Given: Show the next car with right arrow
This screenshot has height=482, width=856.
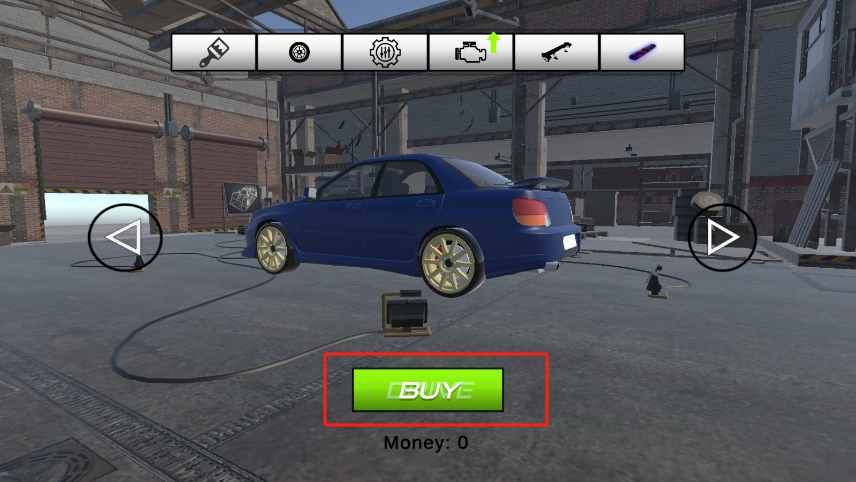Looking at the screenshot, I should [722, 237].
